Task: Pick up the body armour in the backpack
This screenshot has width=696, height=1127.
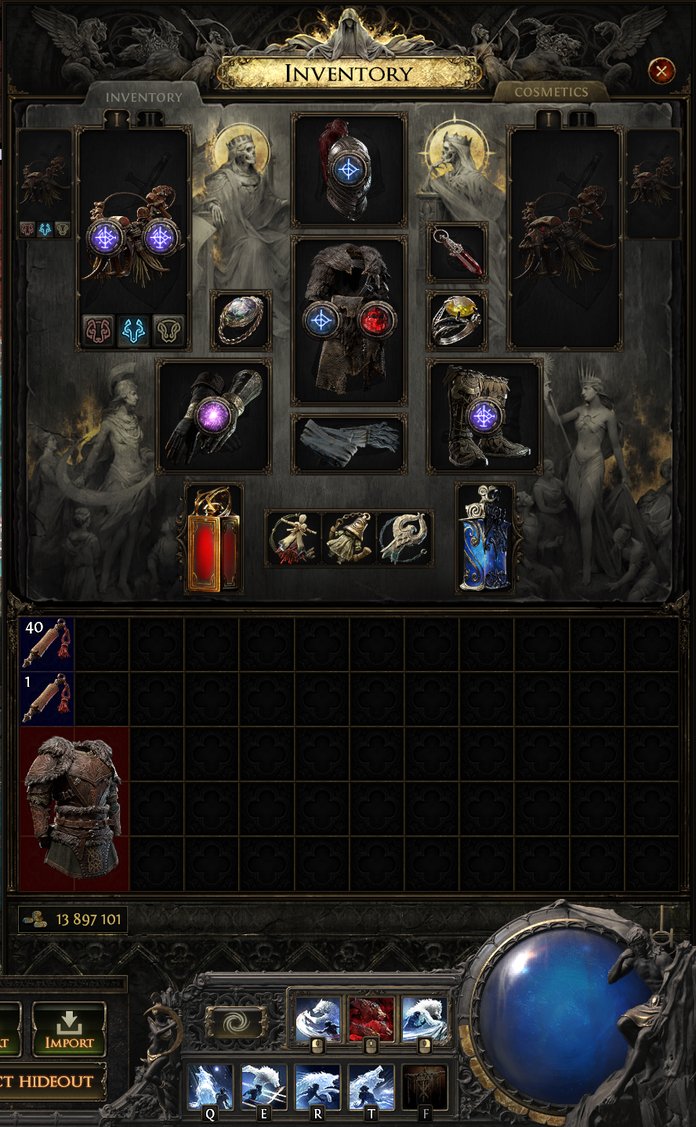Action: click(x=74, y=808)
